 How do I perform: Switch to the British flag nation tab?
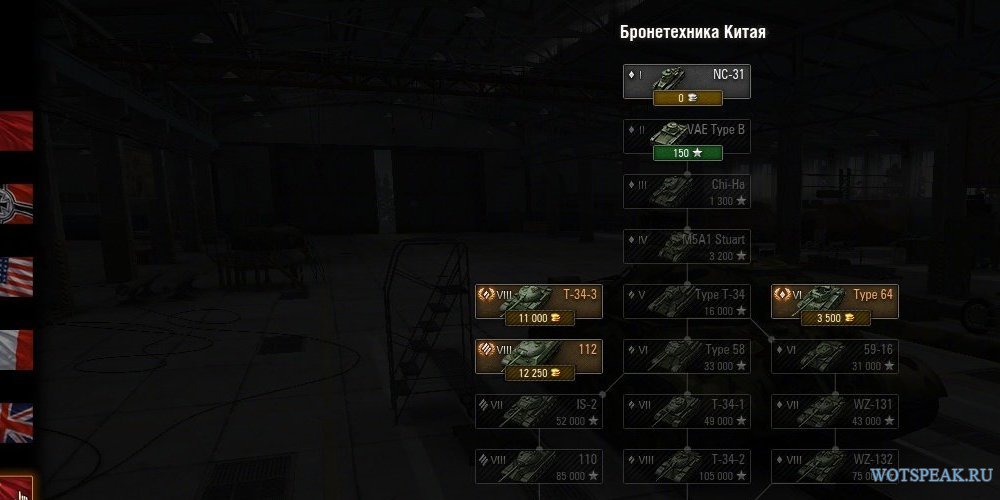[17, 423]
